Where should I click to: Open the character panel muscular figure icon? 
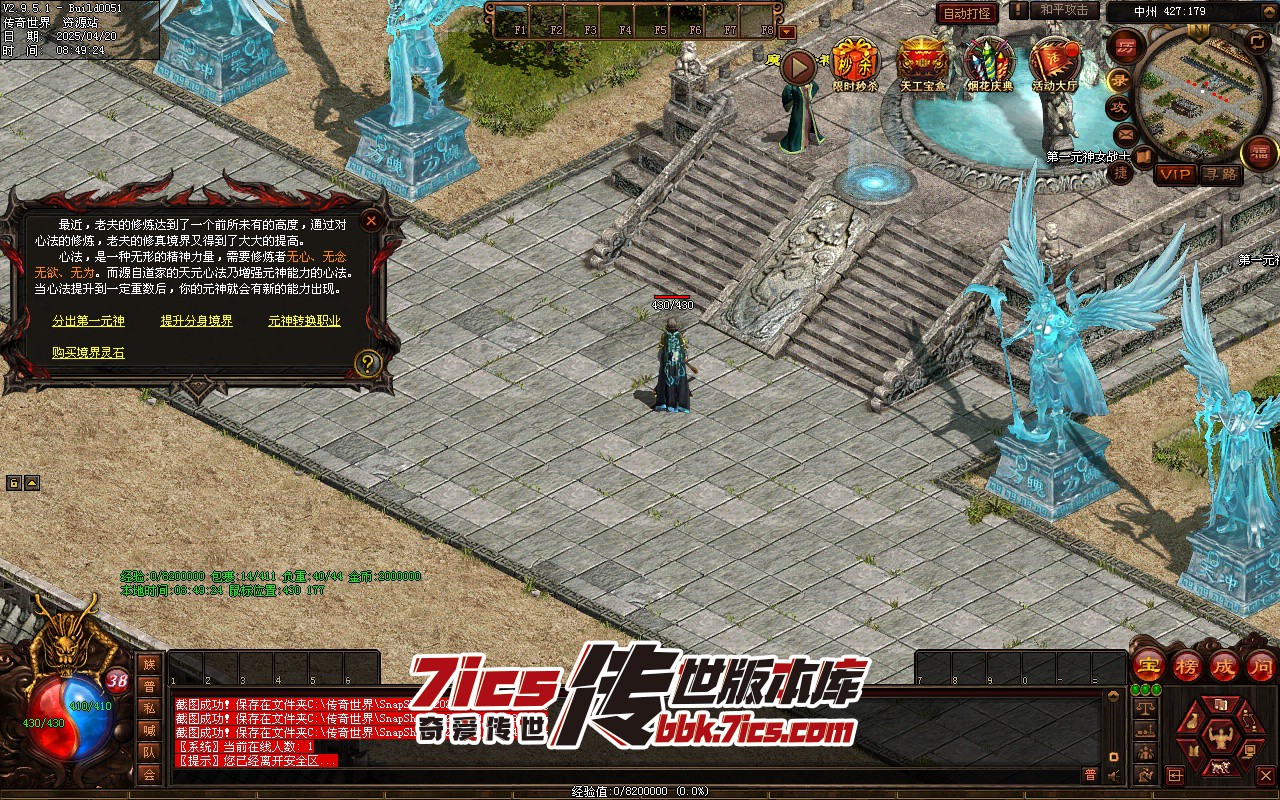pos(1218,737)
